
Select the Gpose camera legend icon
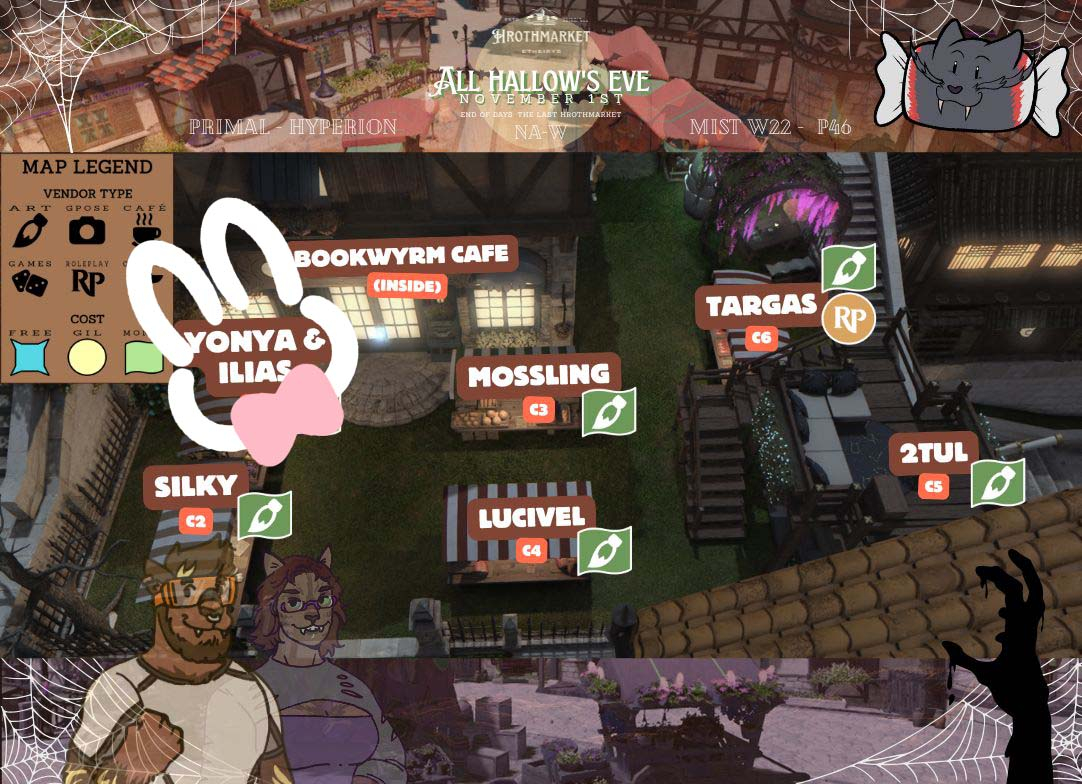(87, 231)
